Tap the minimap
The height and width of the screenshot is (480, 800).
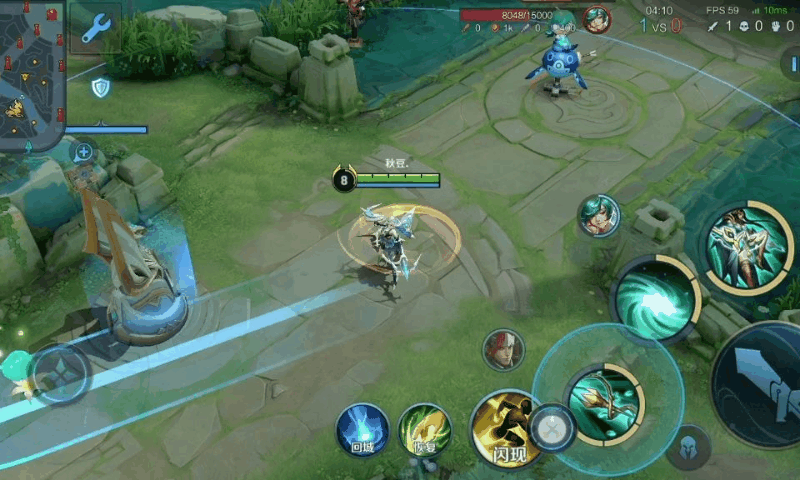32,75
